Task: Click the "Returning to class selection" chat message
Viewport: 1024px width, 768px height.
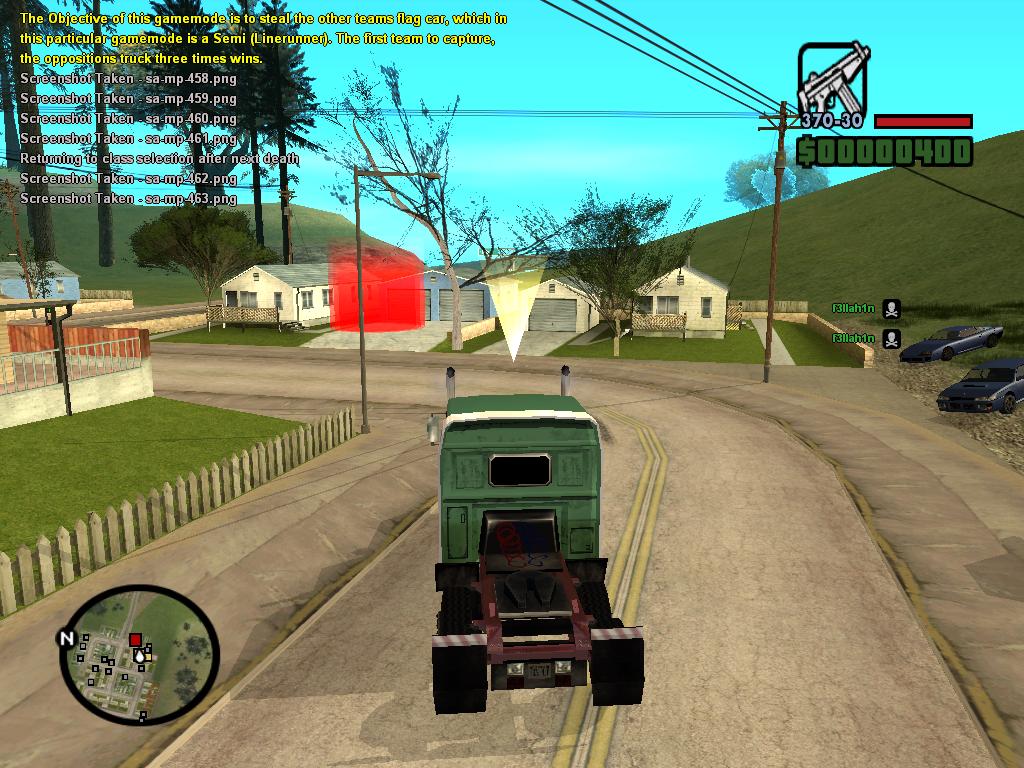Action: pyautogui.click(x=159, y=158)
